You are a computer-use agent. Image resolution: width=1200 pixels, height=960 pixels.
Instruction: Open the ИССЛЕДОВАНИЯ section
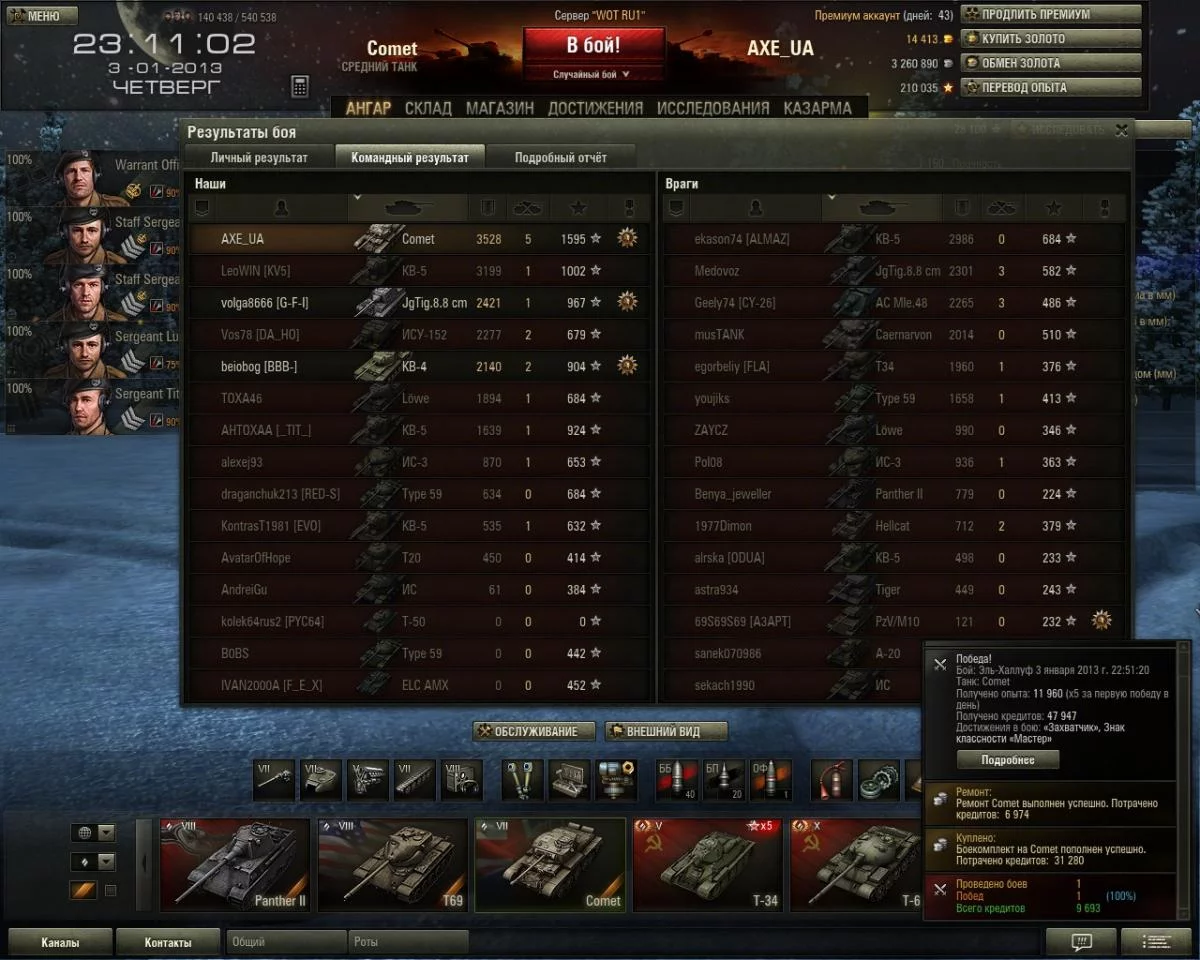click(x=713, y=108)
